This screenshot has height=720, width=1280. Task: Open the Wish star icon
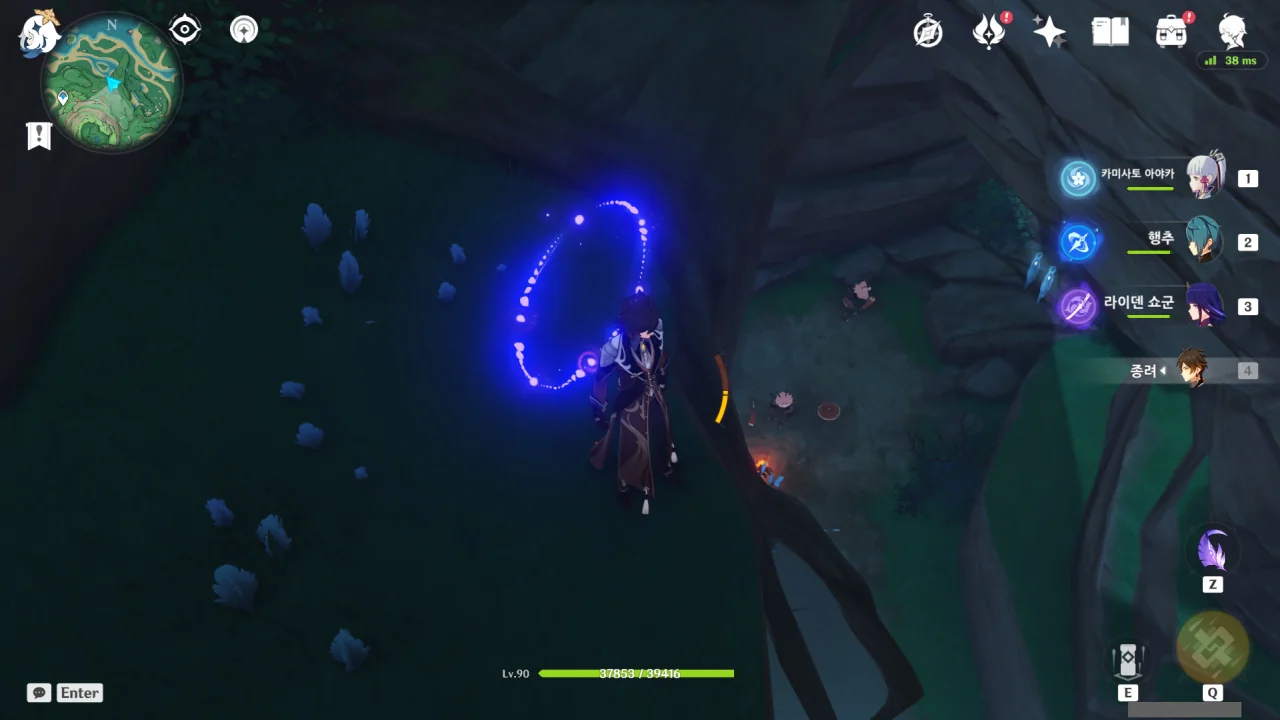click(x=1049, y=32)
